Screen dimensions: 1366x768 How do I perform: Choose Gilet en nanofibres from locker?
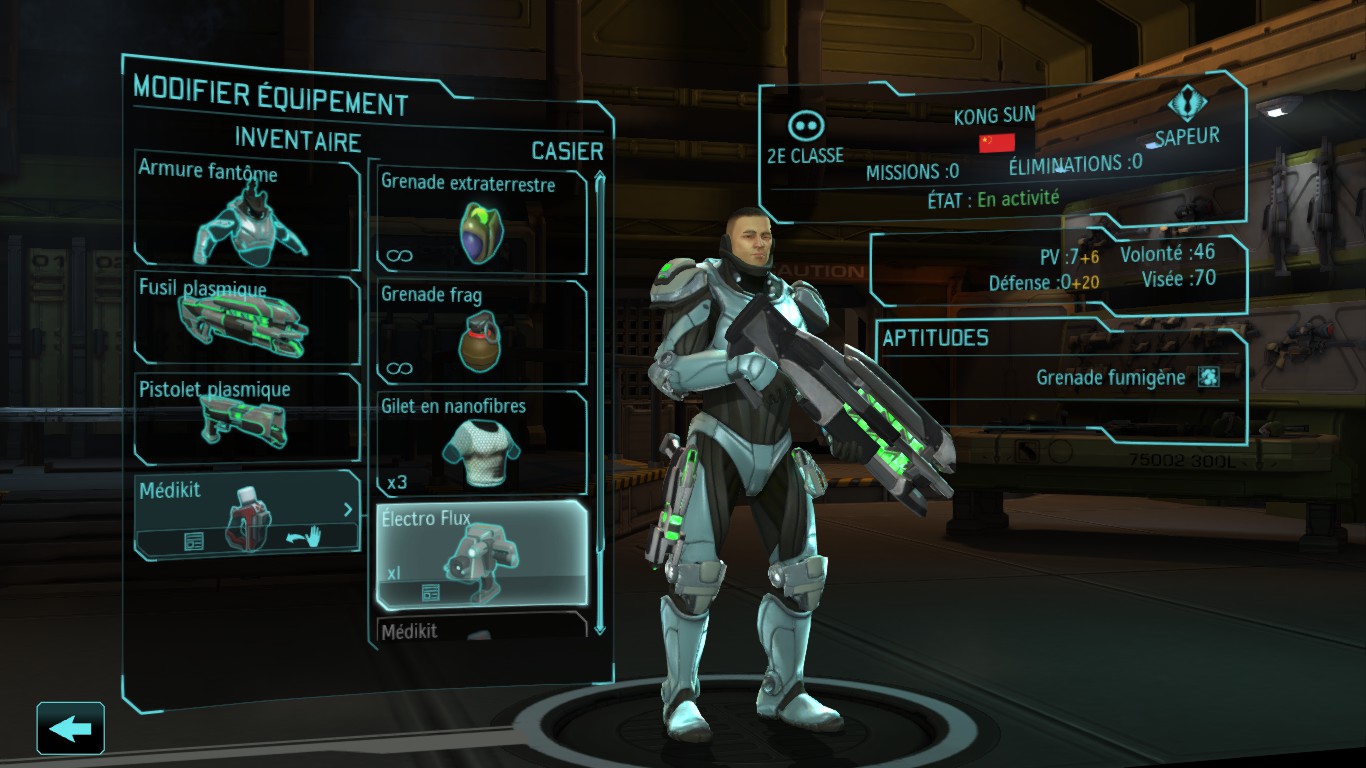481,443
